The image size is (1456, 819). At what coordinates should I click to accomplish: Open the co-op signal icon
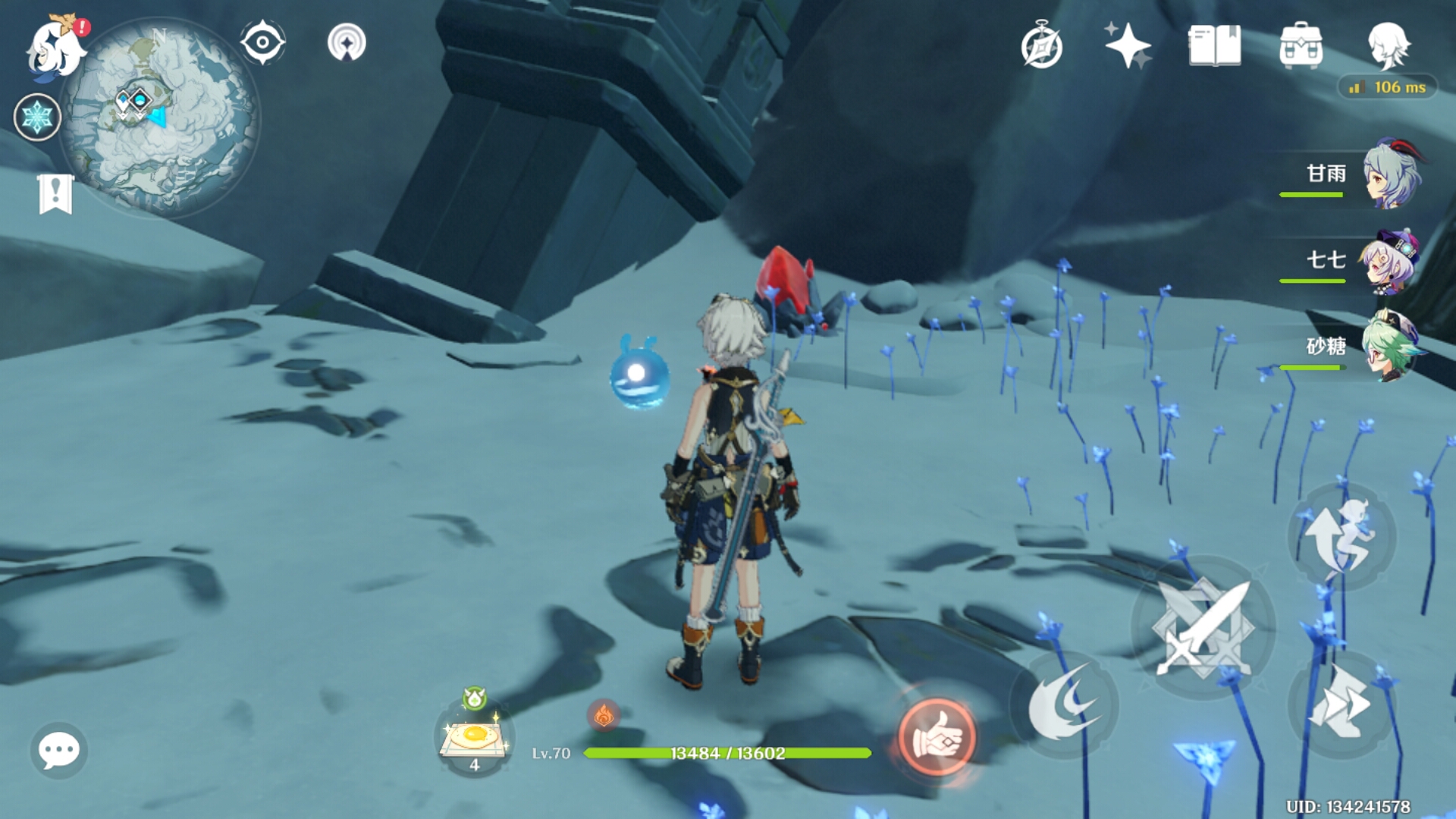pos(347,42)
